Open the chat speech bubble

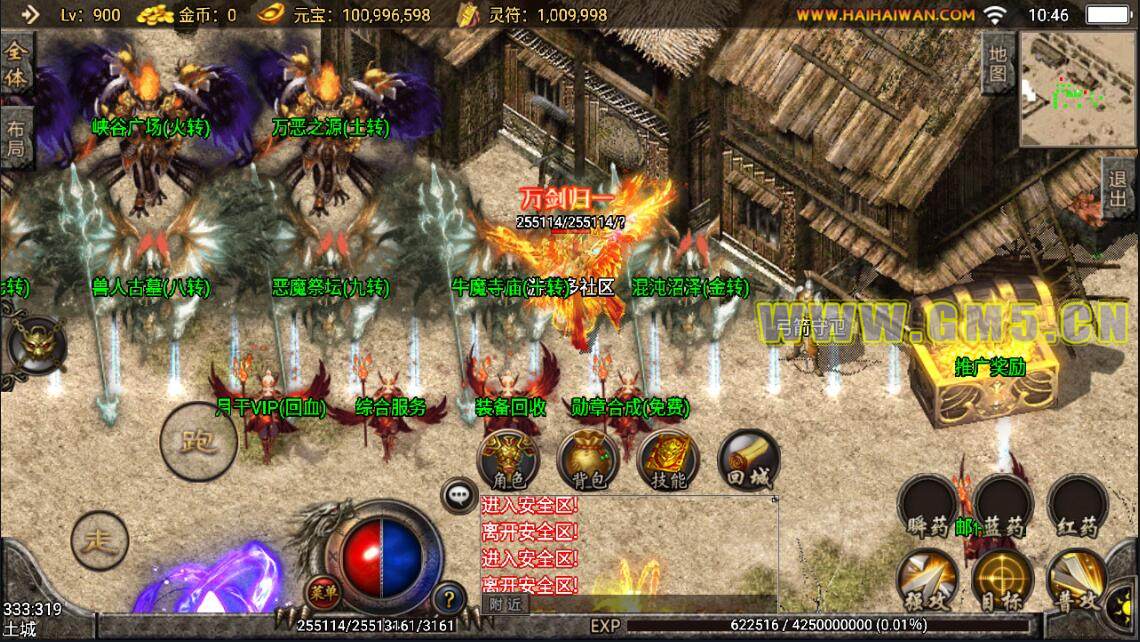459,494
